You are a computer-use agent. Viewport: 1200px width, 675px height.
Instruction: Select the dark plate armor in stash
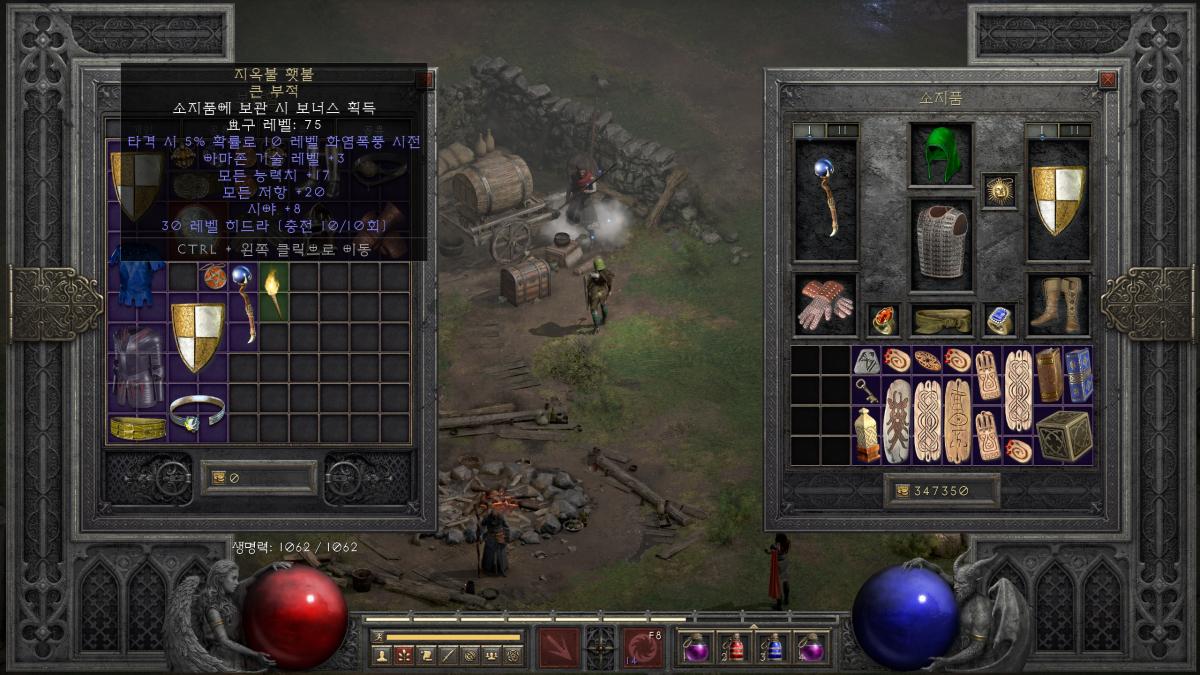[x=137, y=366]
